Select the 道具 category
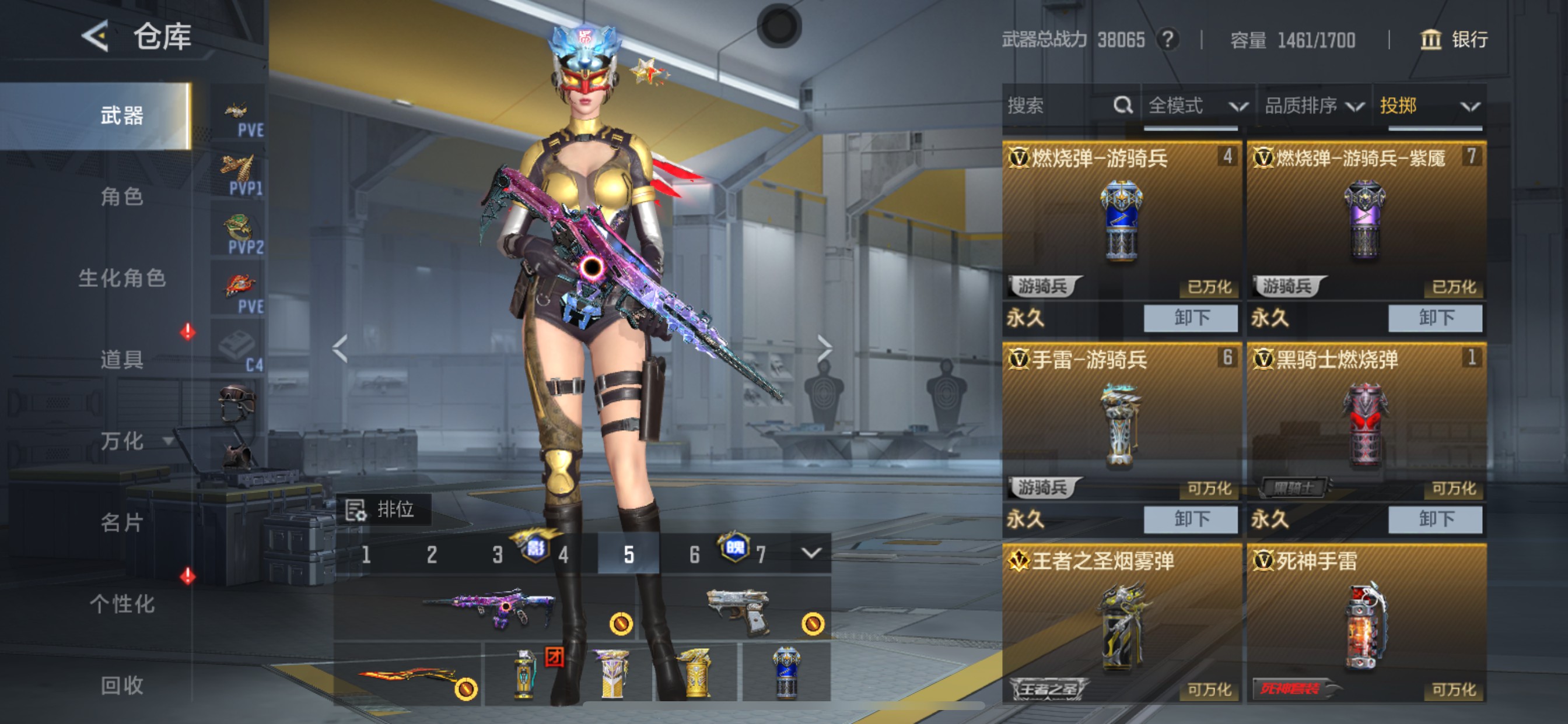 pos(122,359)
